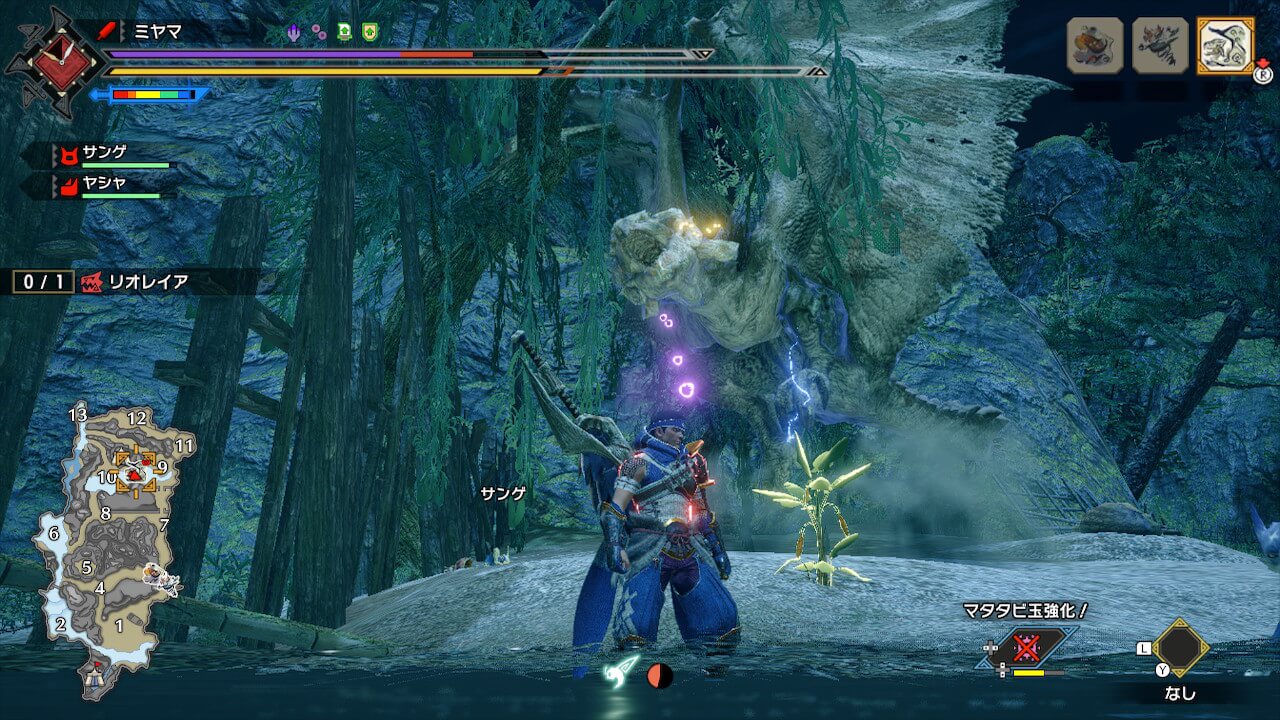Click the player name ミヤマ
This screenshot has height=720, width=1280.
tap(158, 31)
